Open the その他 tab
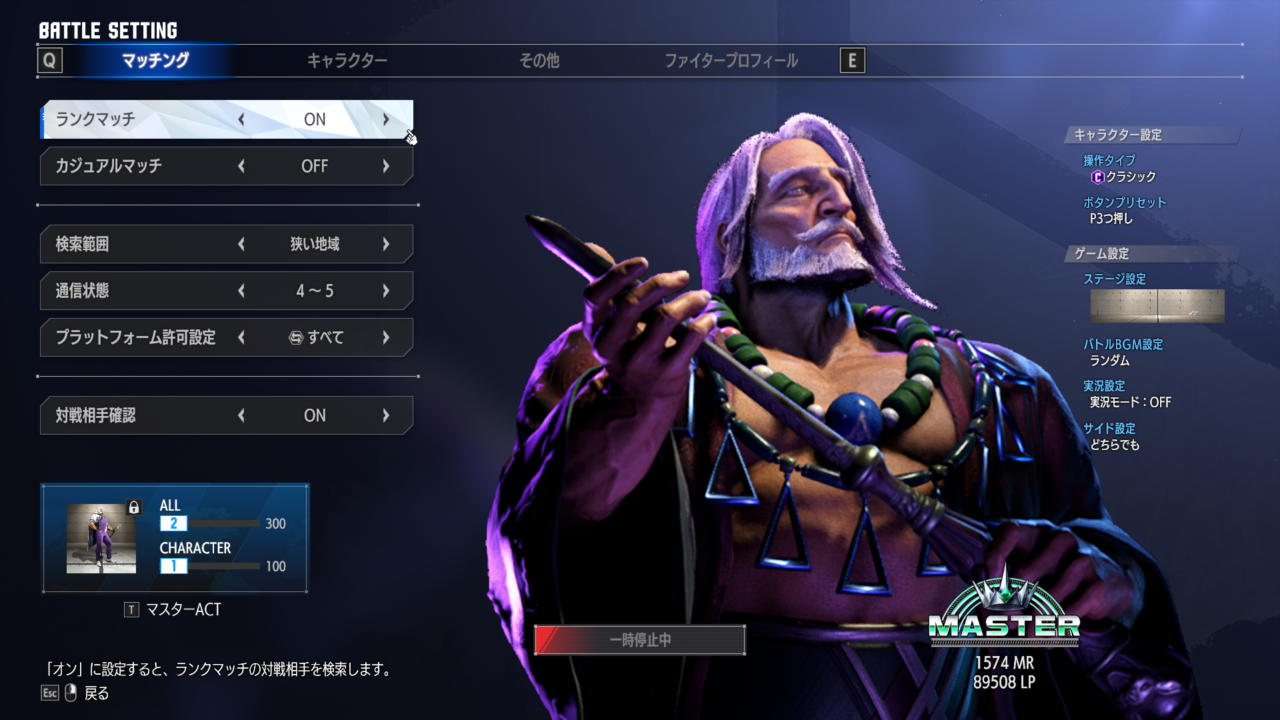Viewport: 1280px width, 720px height. pyautogui.click(x=539, y=61)
